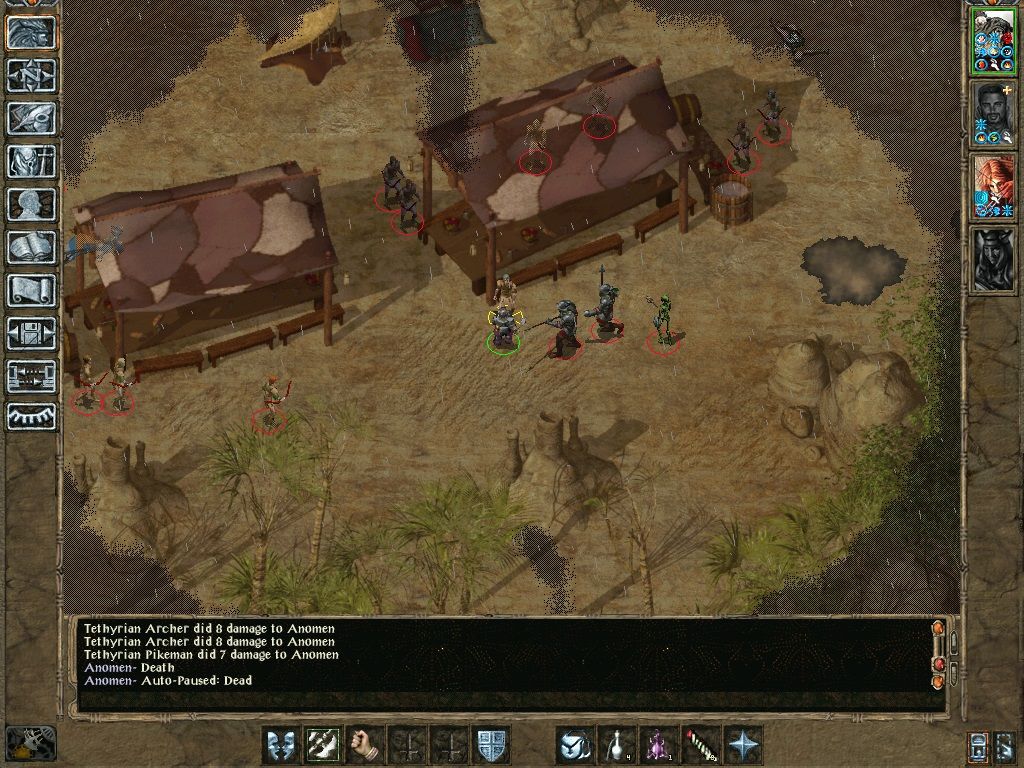Select the bearded man portrait

pos(993,112)
